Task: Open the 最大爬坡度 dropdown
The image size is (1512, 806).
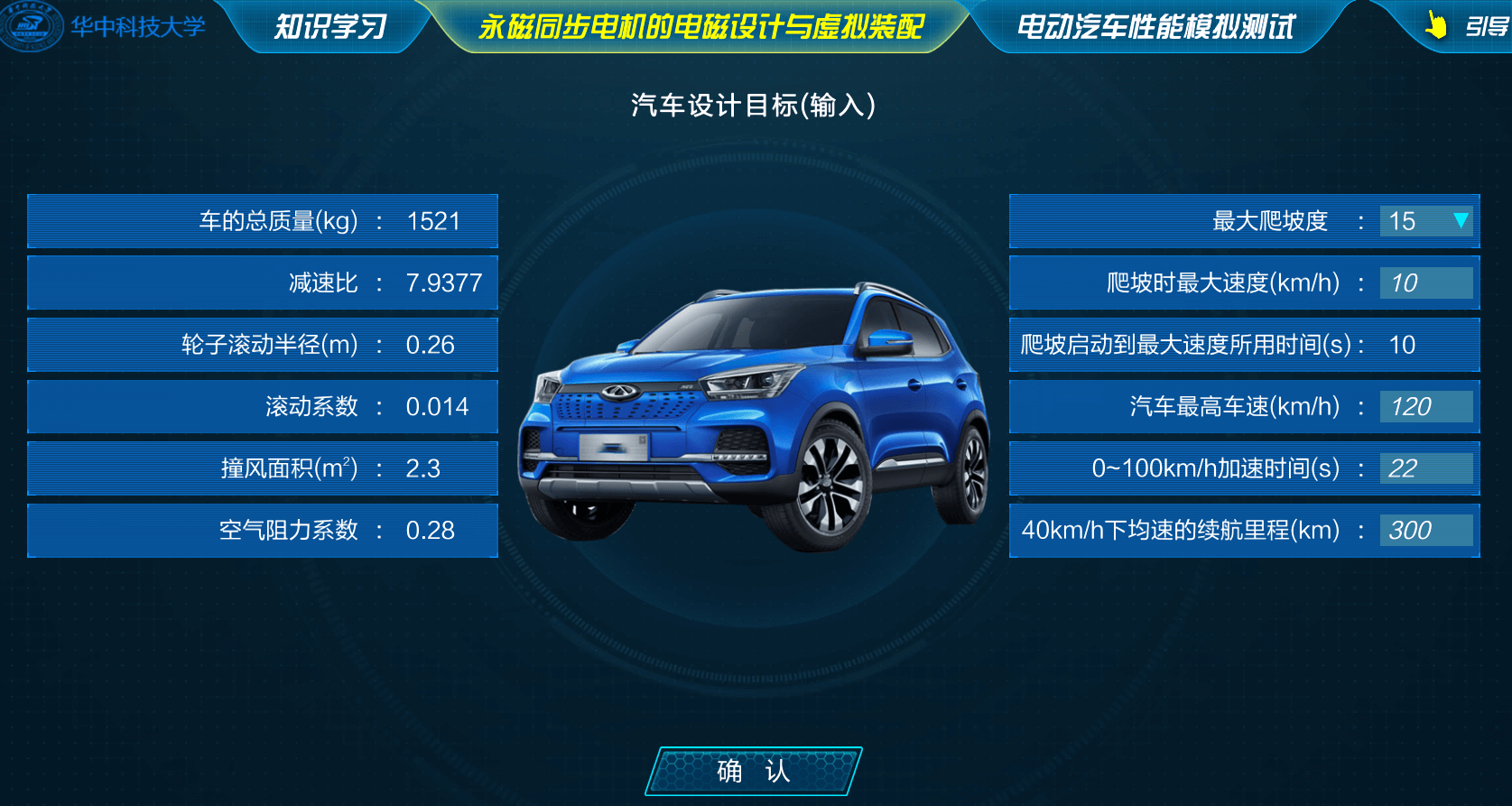Action: (1426, 221)
